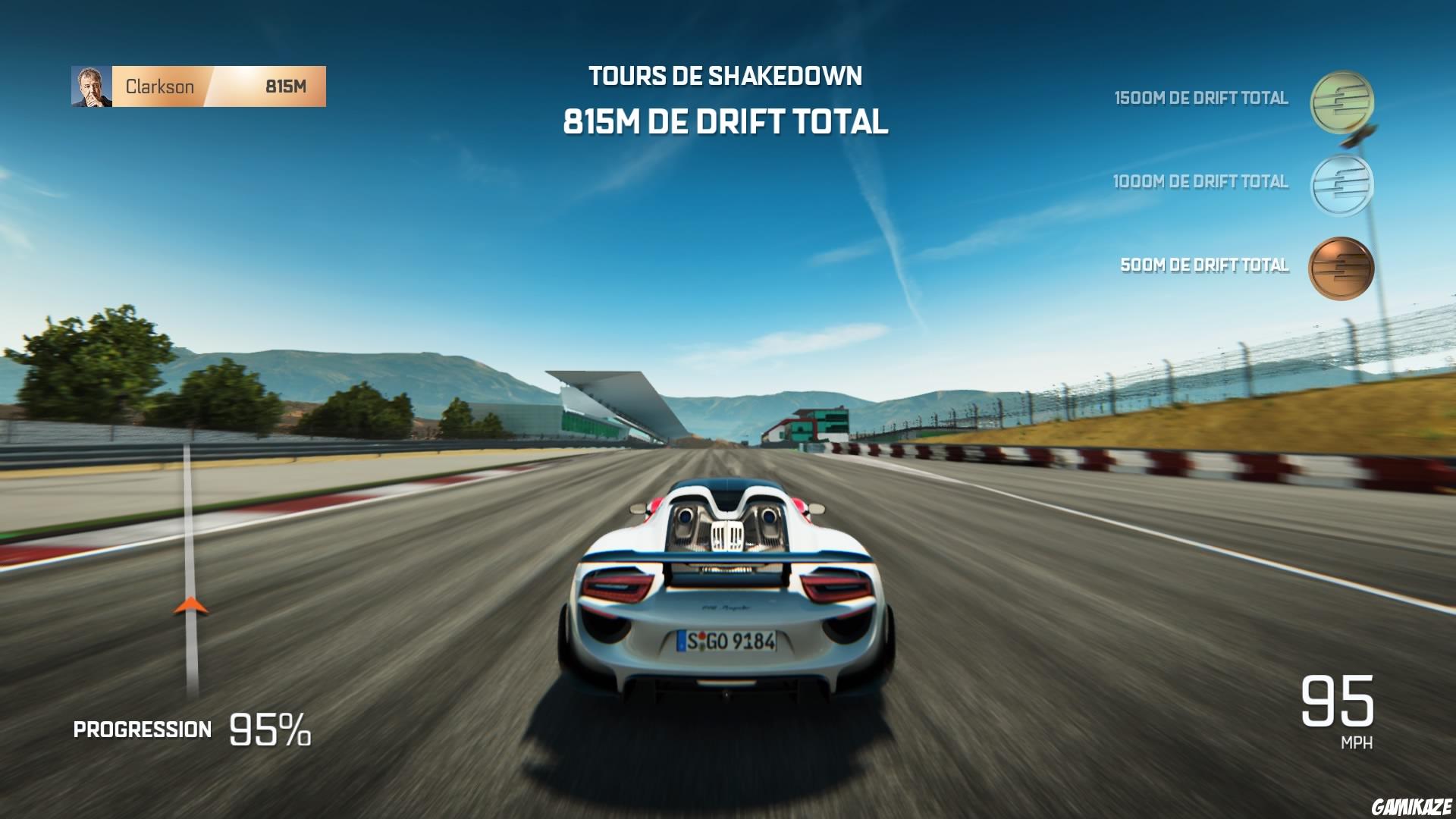Select the PROGRESSION label
Screen dimensions: 1456x819
tap(142, 730)
